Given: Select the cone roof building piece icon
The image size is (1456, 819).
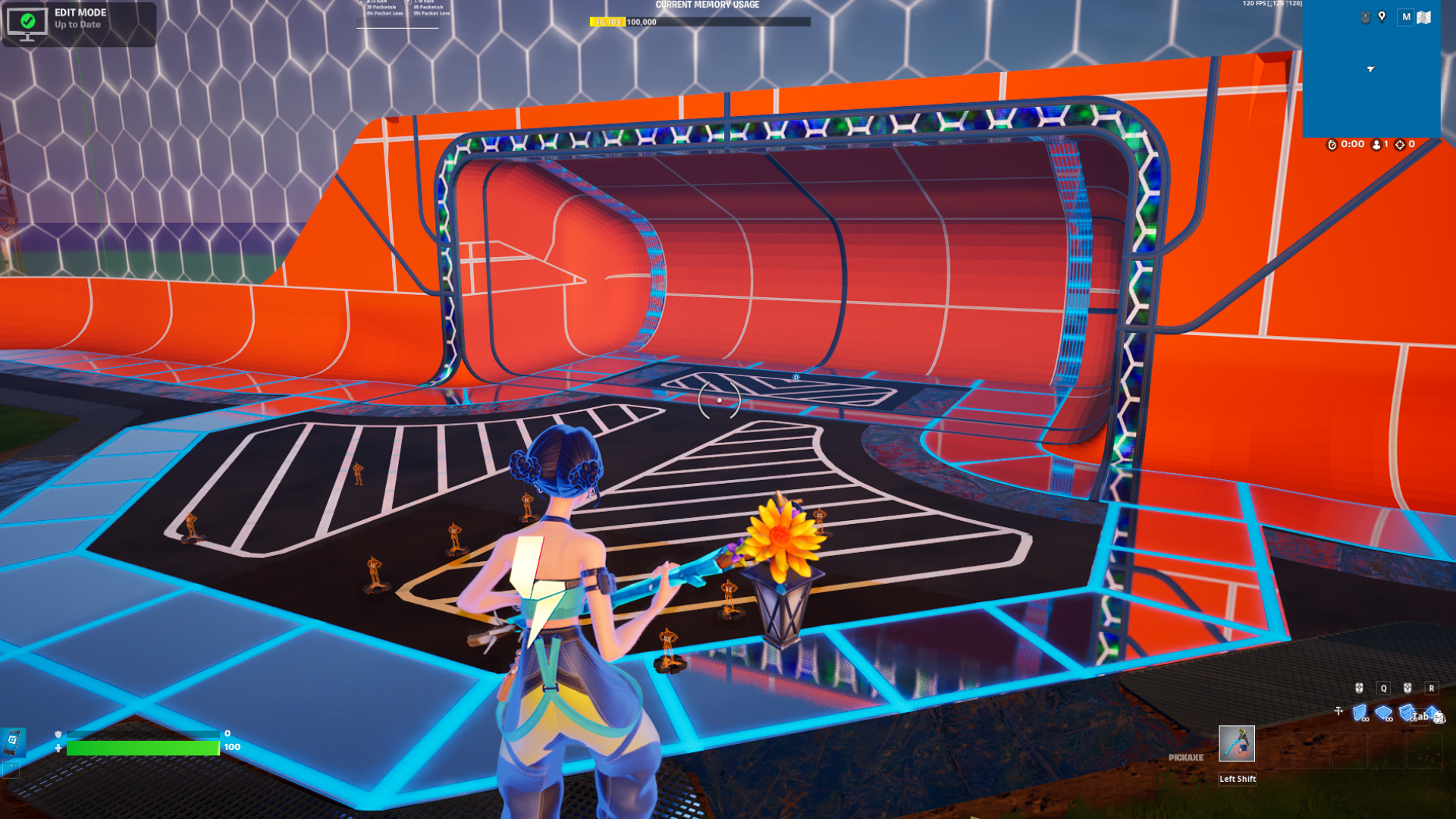Looking at the screenshot, I should point(1431,712).
